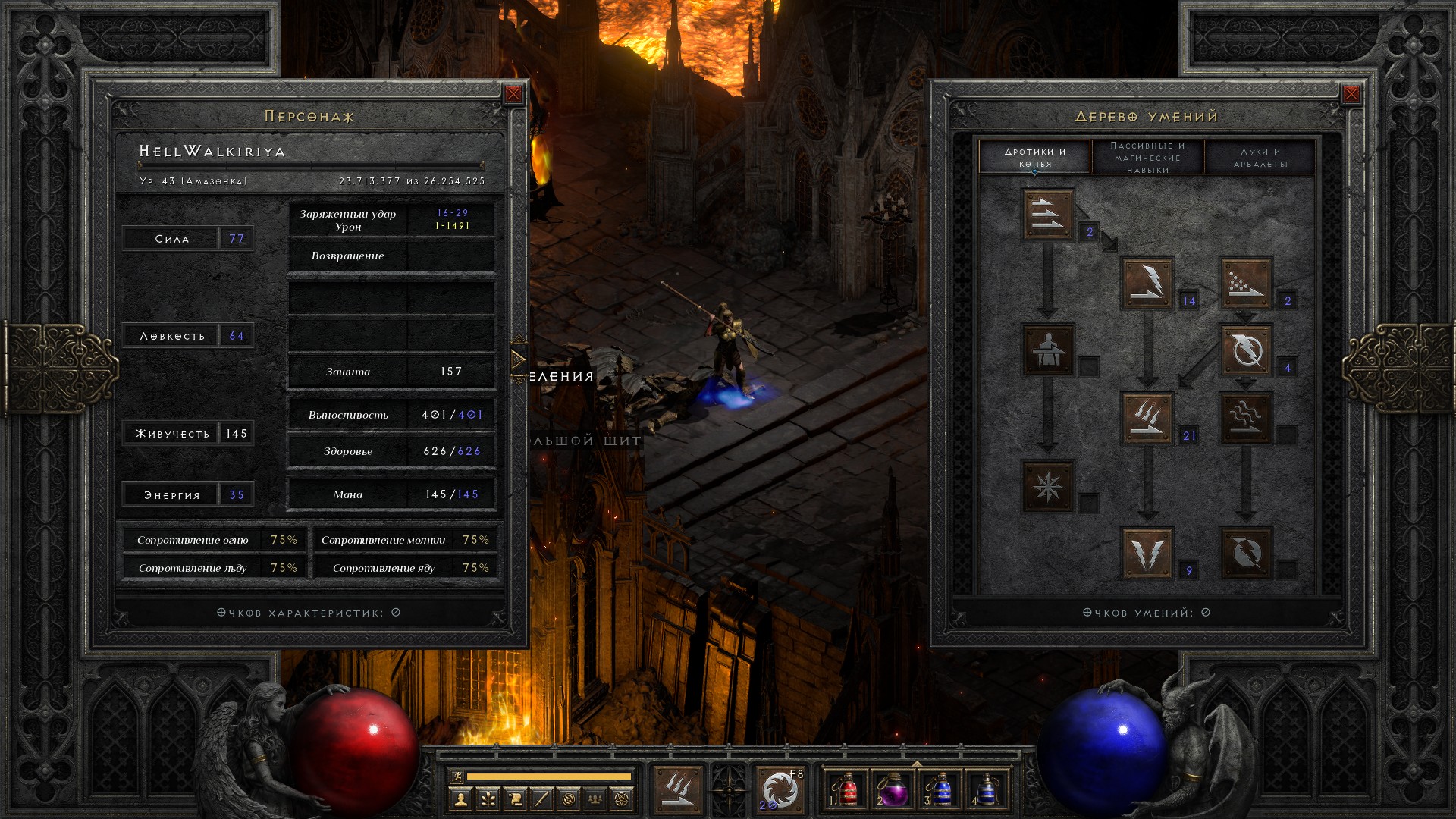Choose the Power Strike lightning spear skill
1456x819 pixels.
tap(1147, 283)
